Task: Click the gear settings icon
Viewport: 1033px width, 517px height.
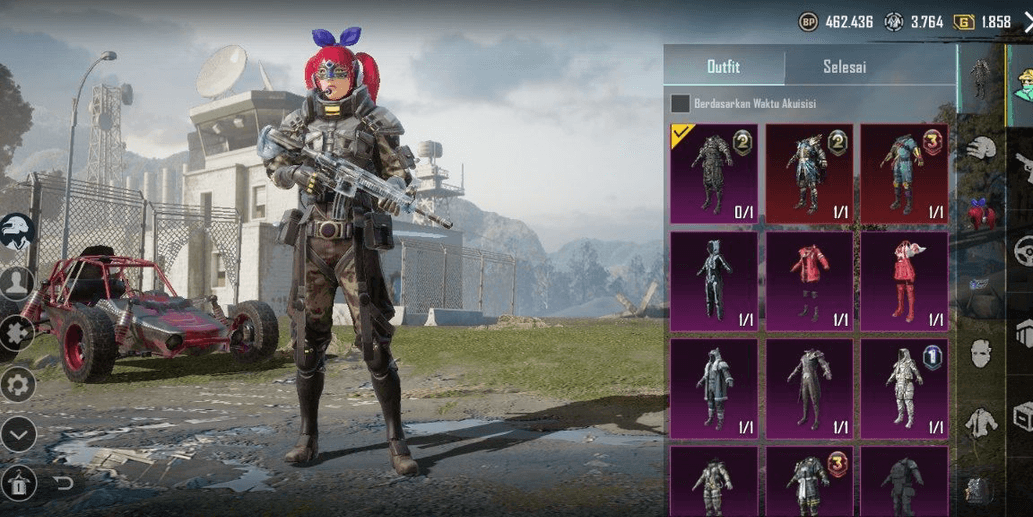Action: pyautogui.click(x=18, y=384)
